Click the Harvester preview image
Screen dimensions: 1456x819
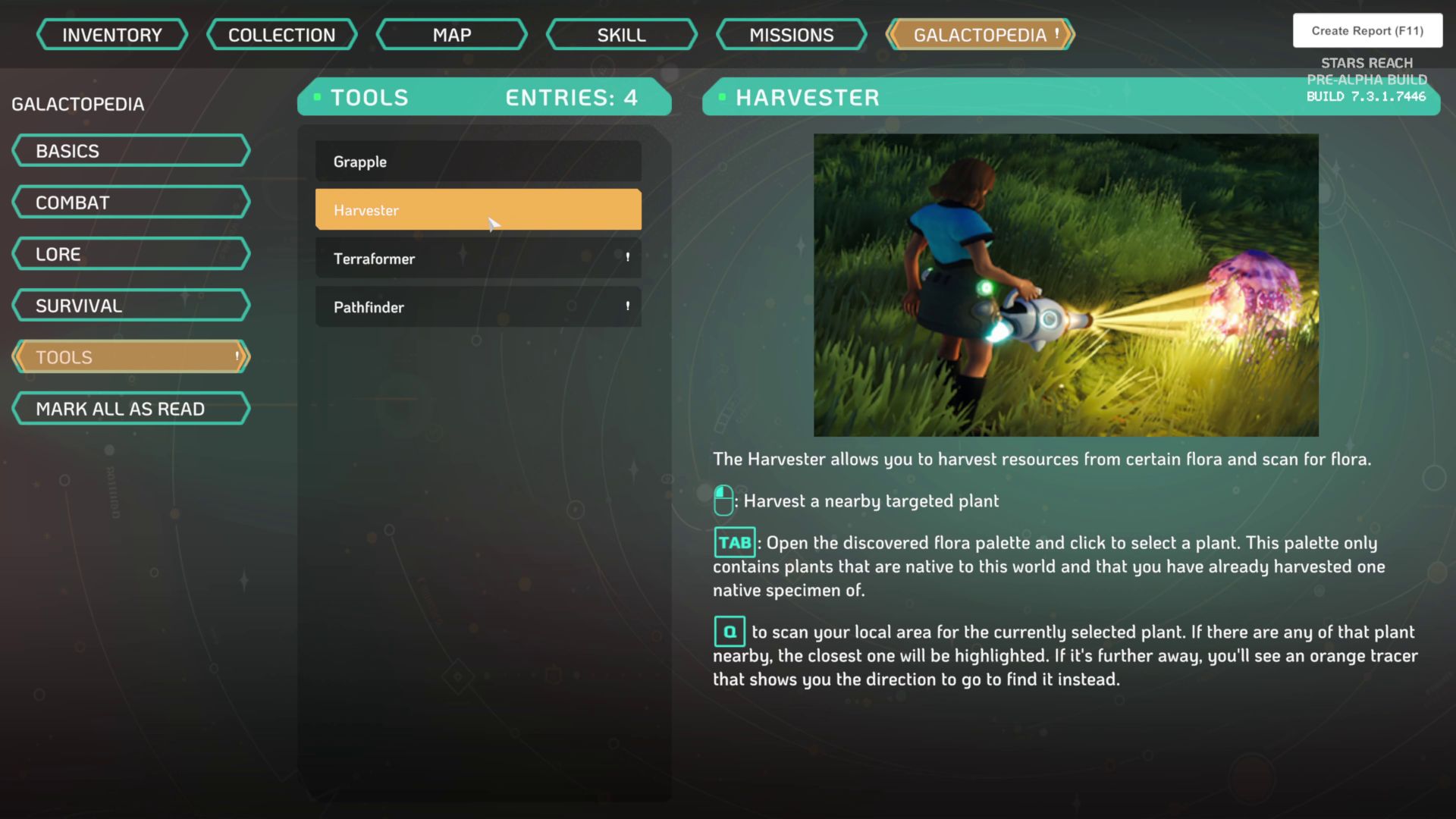pyautogui.click(x=1065, y=285)
